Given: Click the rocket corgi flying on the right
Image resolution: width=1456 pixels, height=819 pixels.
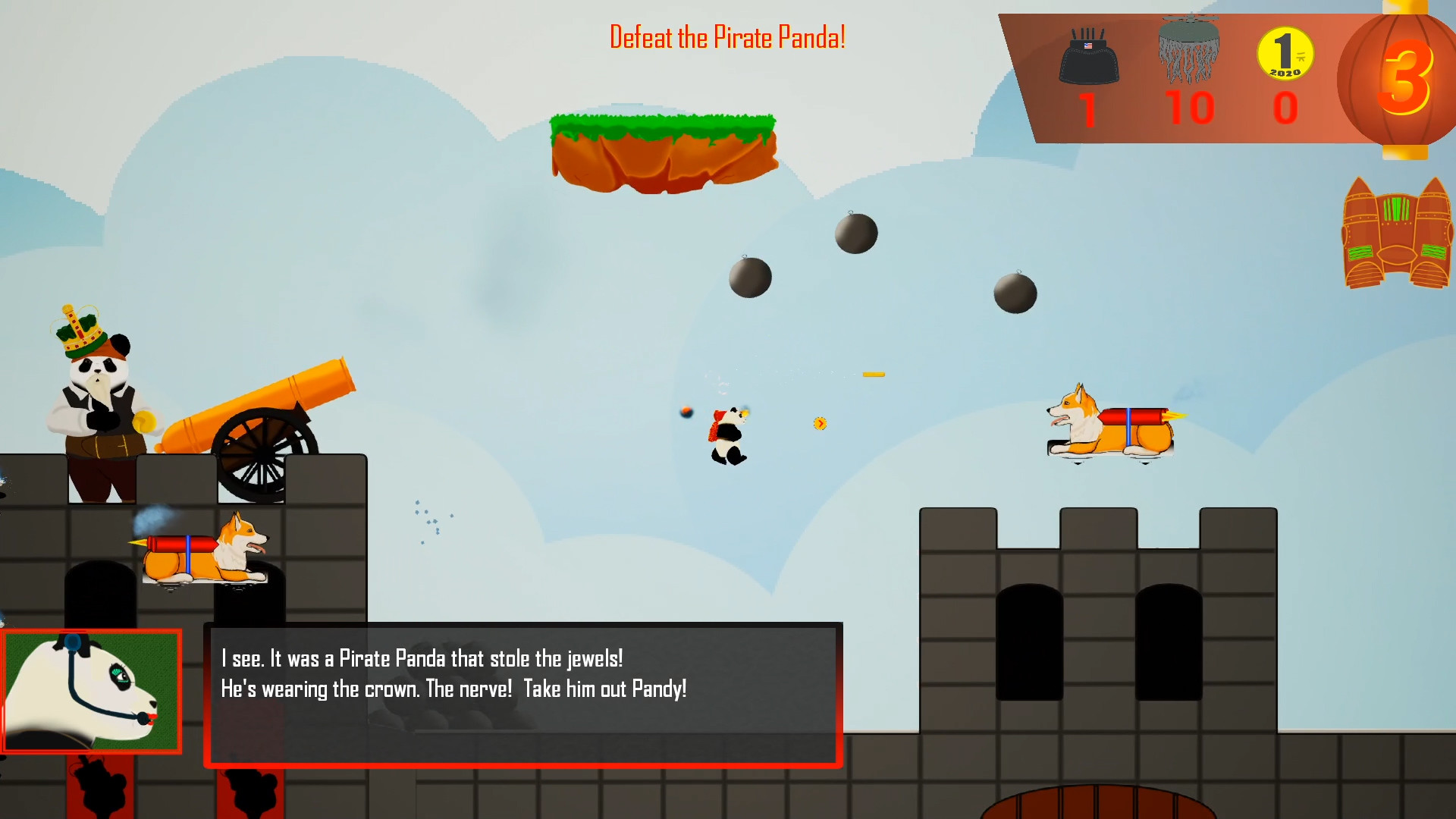Looking at the screenshot, I should point(1111,427).
